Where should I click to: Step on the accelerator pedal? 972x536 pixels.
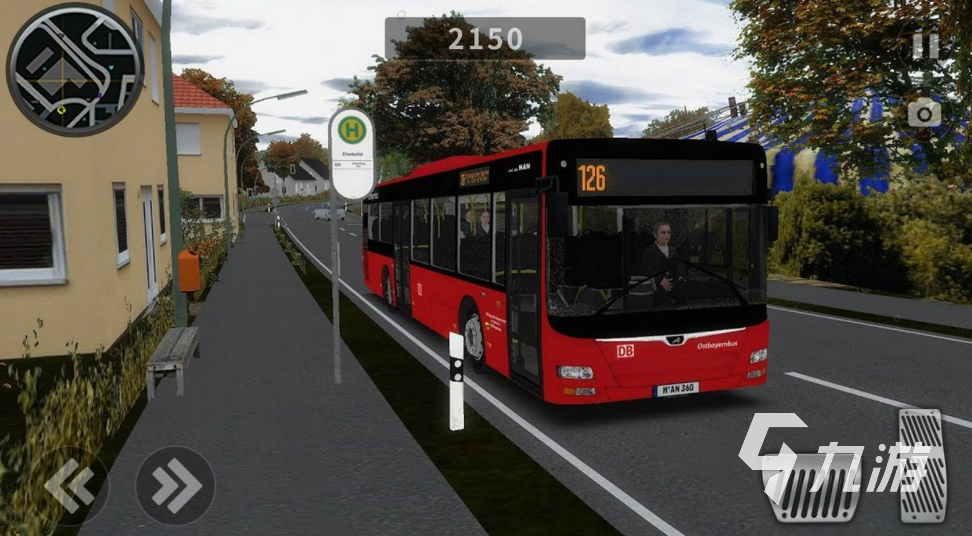921,464
